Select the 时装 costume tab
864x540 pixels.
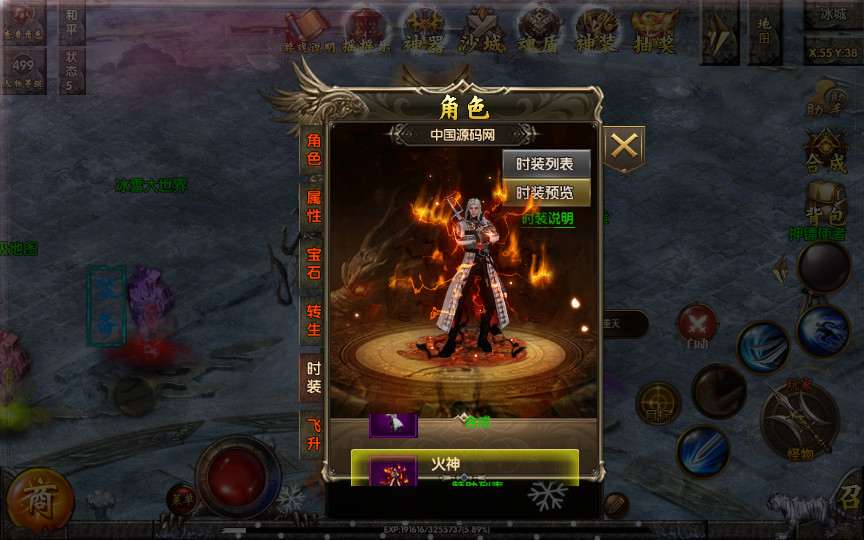314,376
